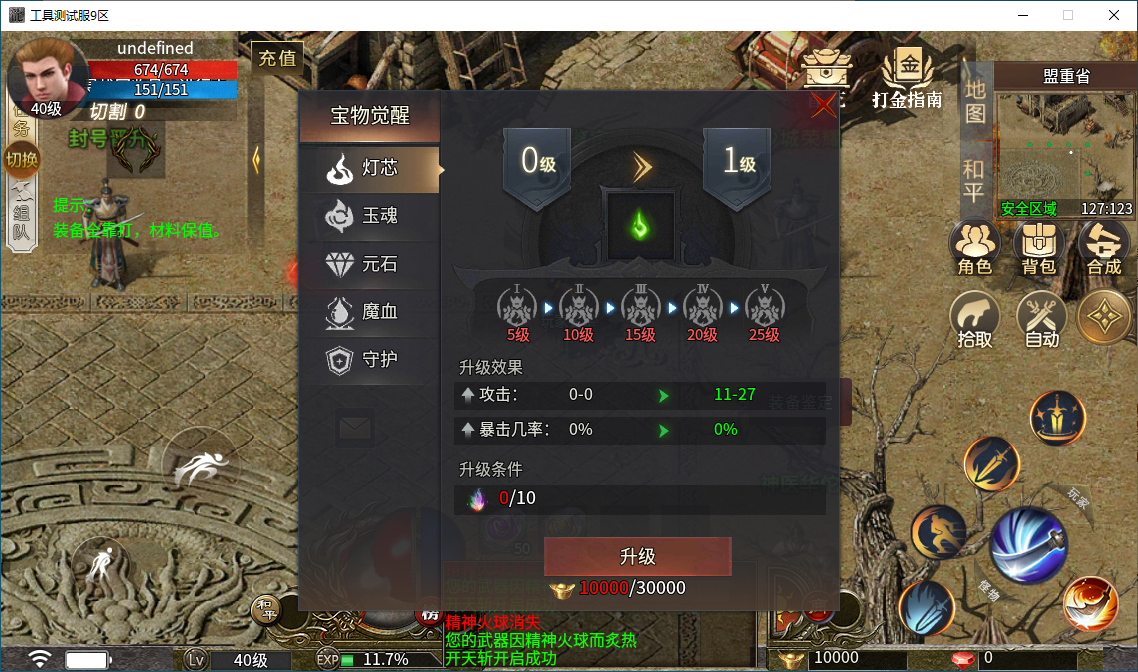
Task: Open the 打金指南 guide
Action: [907, 78]
